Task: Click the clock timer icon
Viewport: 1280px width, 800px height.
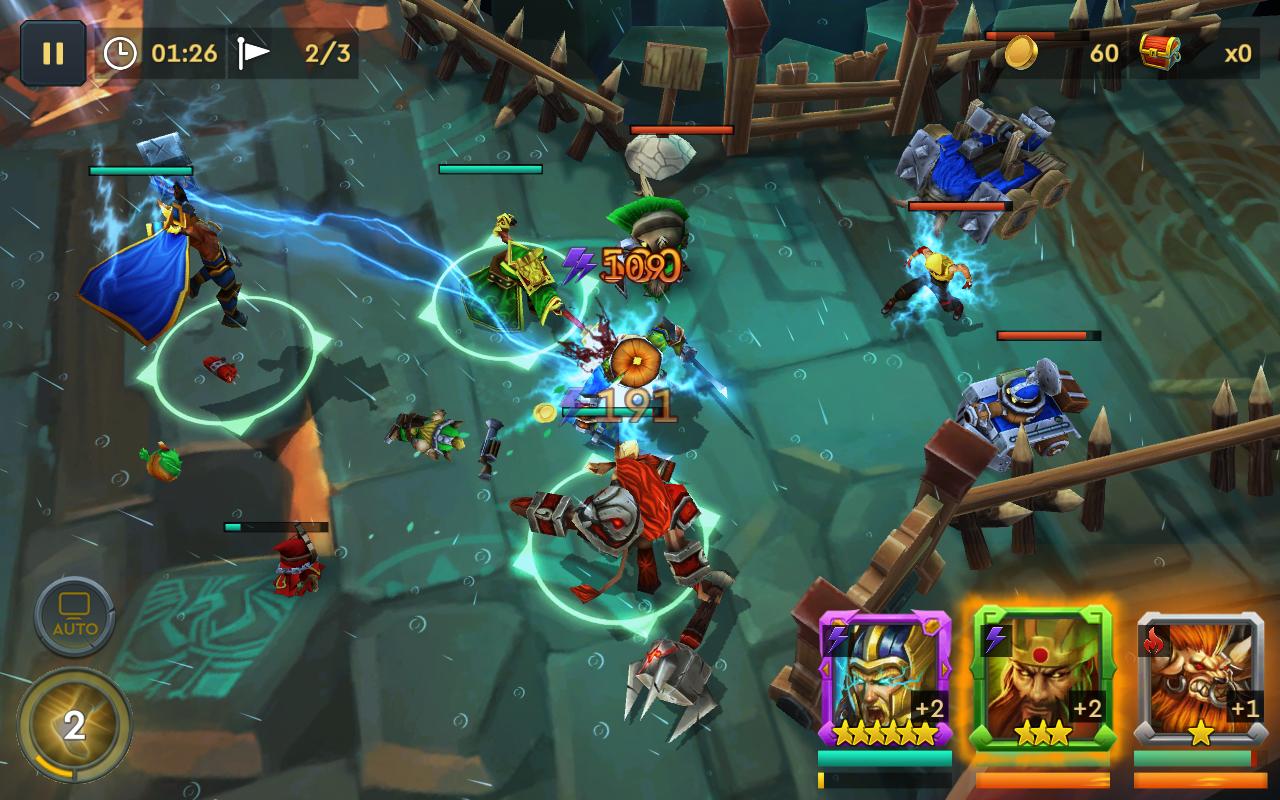Action: pos(120,54)
